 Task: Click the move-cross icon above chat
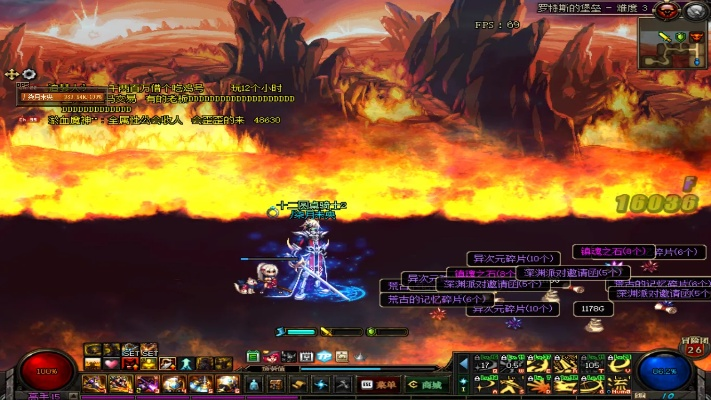click(x=12, y=74)
